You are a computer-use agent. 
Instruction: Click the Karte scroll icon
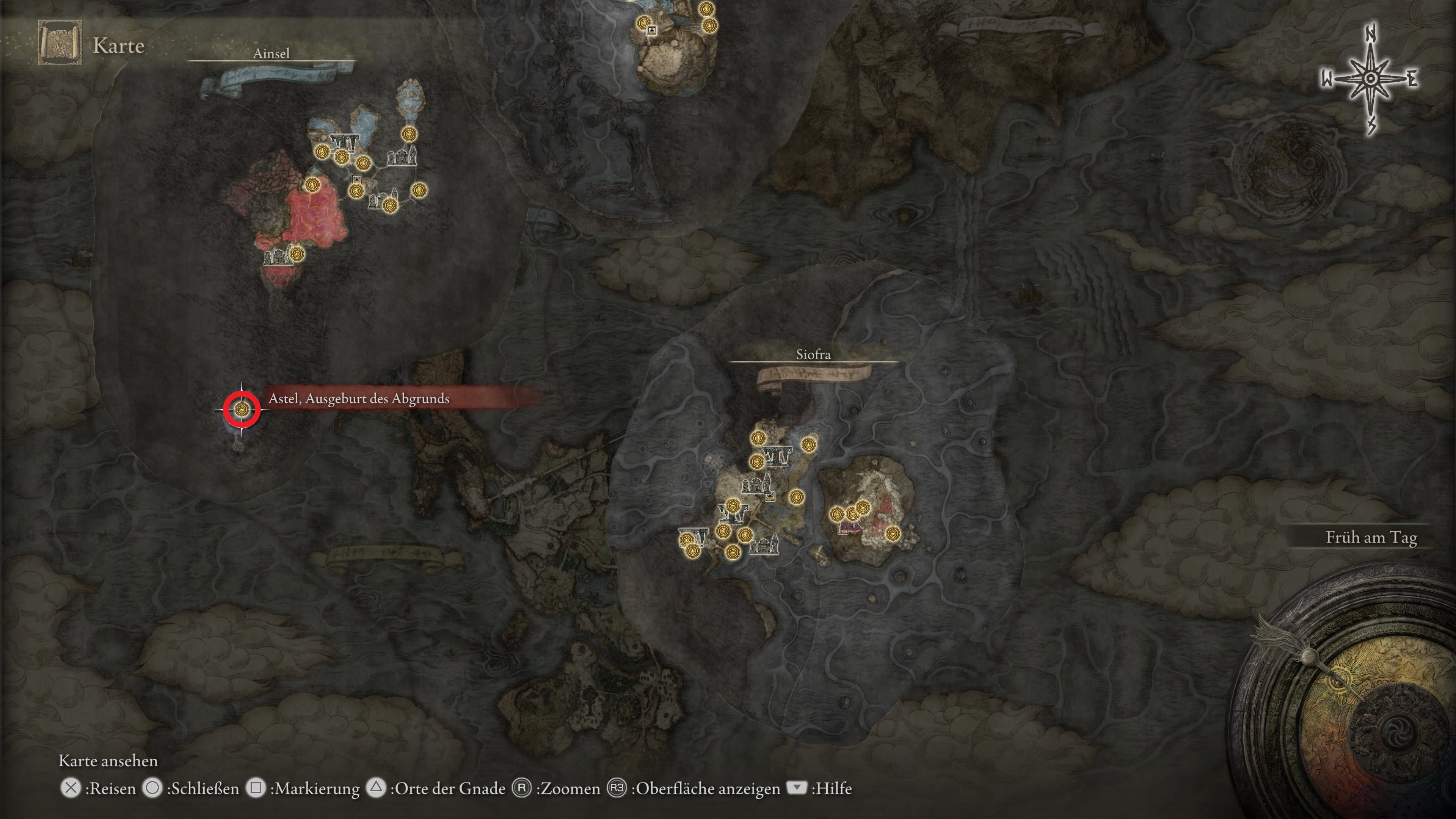pos(60,43)
